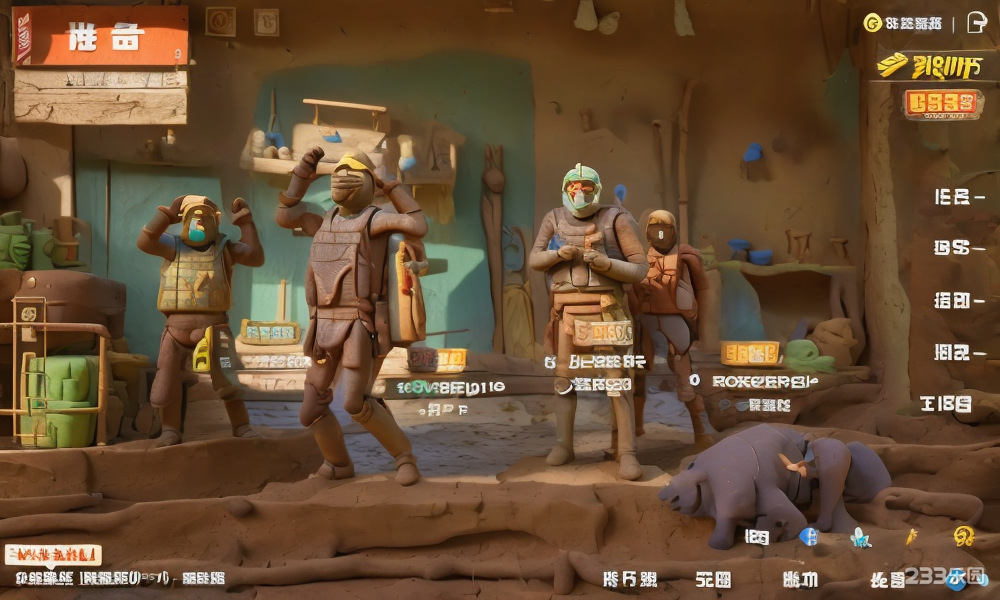Activate the blue round icon
1000x600 pixels.
tap(809, 536)
